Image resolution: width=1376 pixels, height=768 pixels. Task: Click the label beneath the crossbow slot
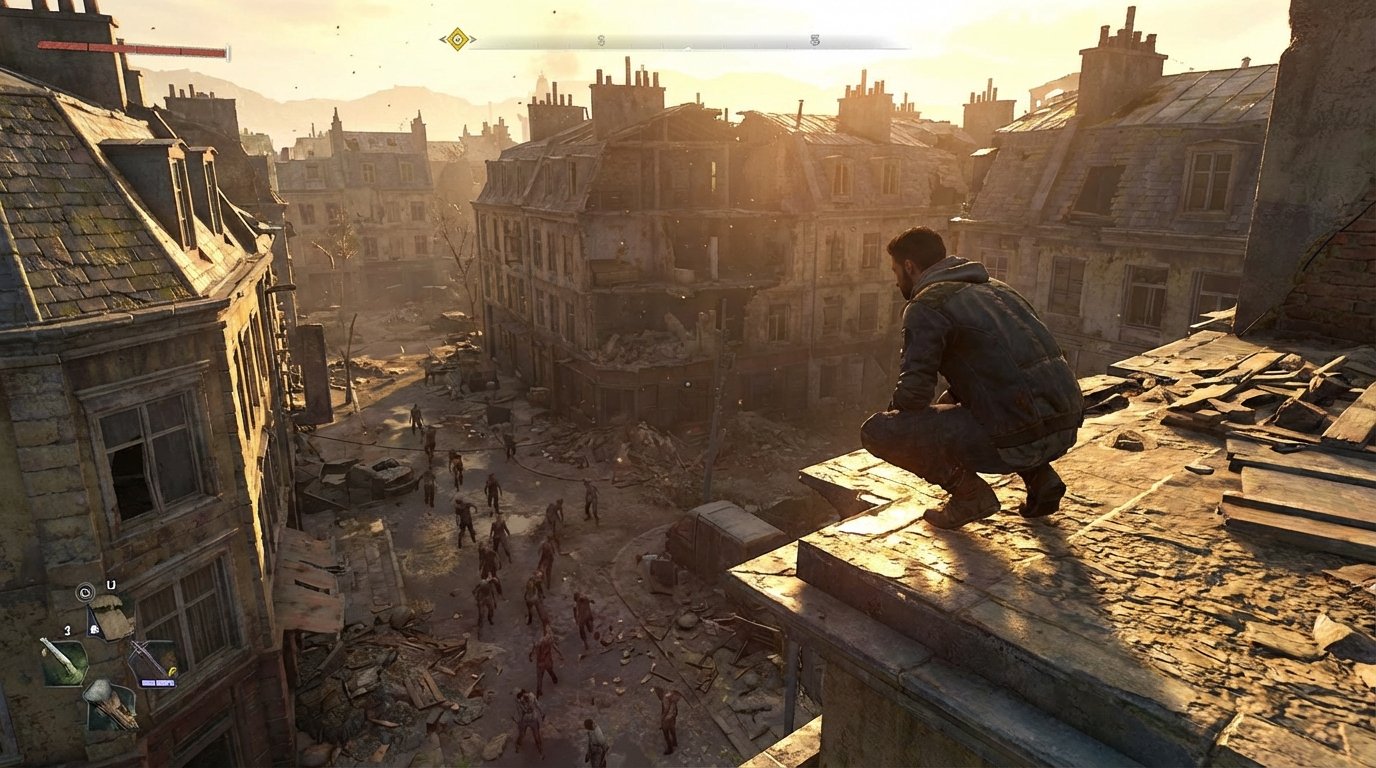tap(158, 683)
